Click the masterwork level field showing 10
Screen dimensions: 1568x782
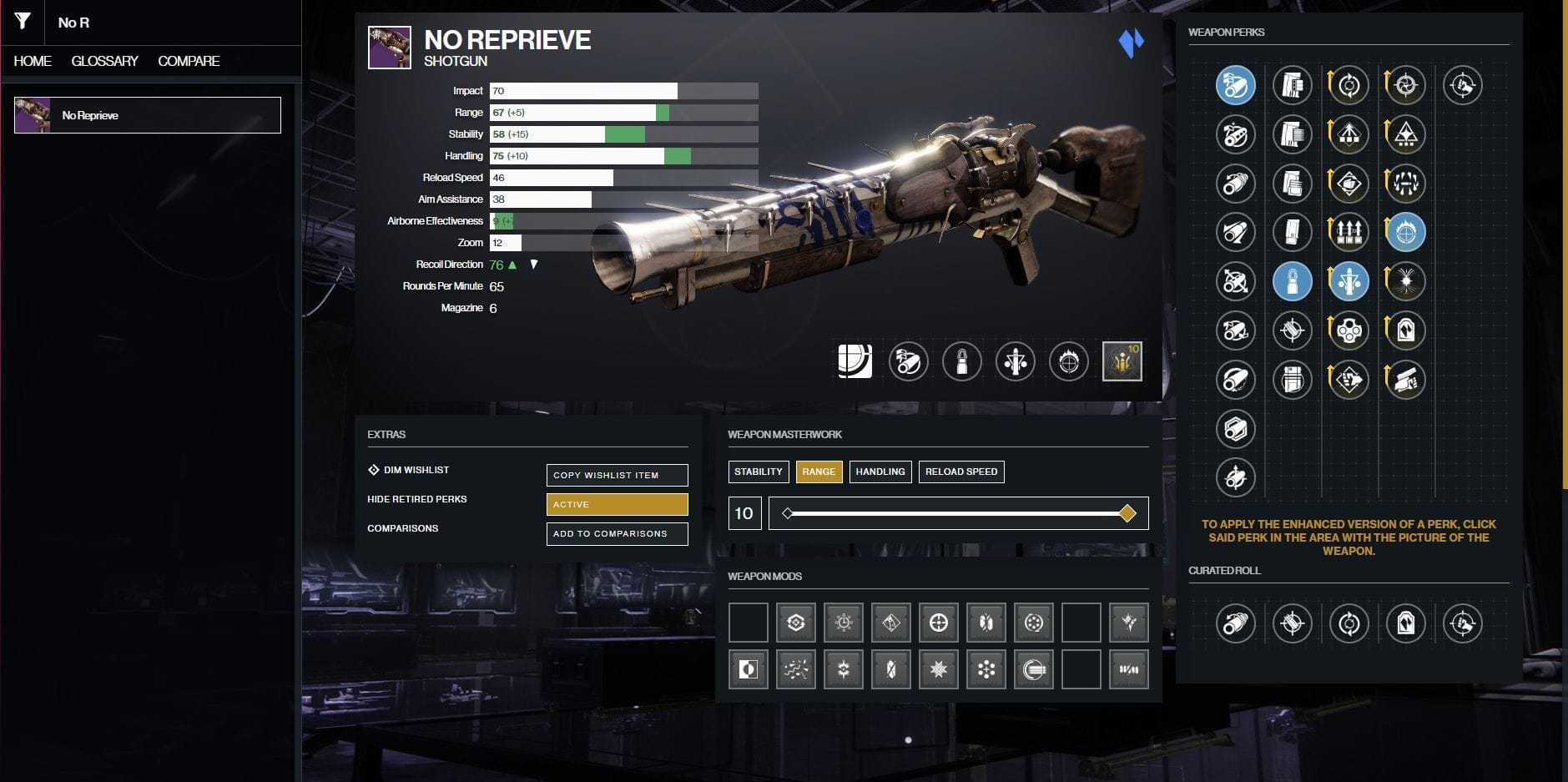tap(744, 513)
